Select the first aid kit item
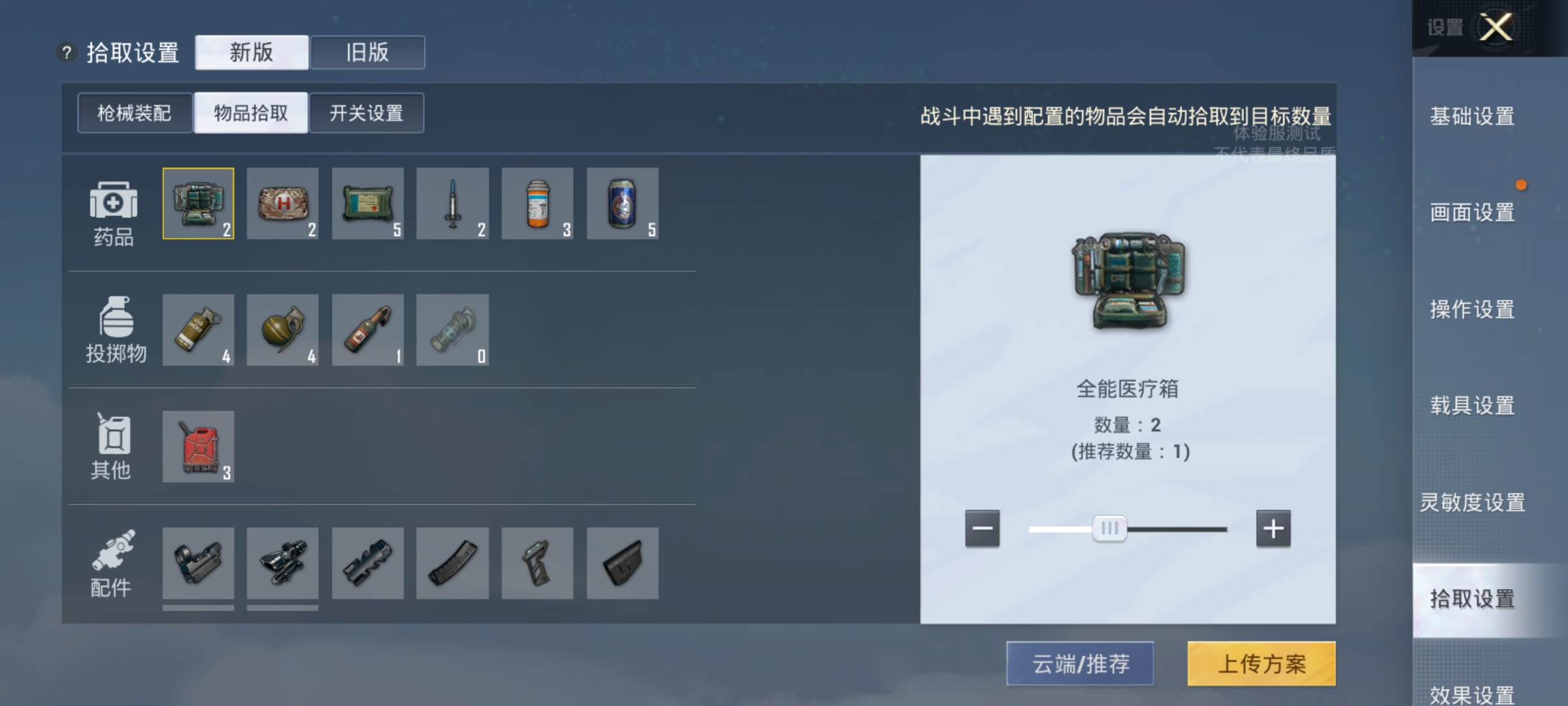Viewport: 1568px width, 706px height. (x=284, y=204)
